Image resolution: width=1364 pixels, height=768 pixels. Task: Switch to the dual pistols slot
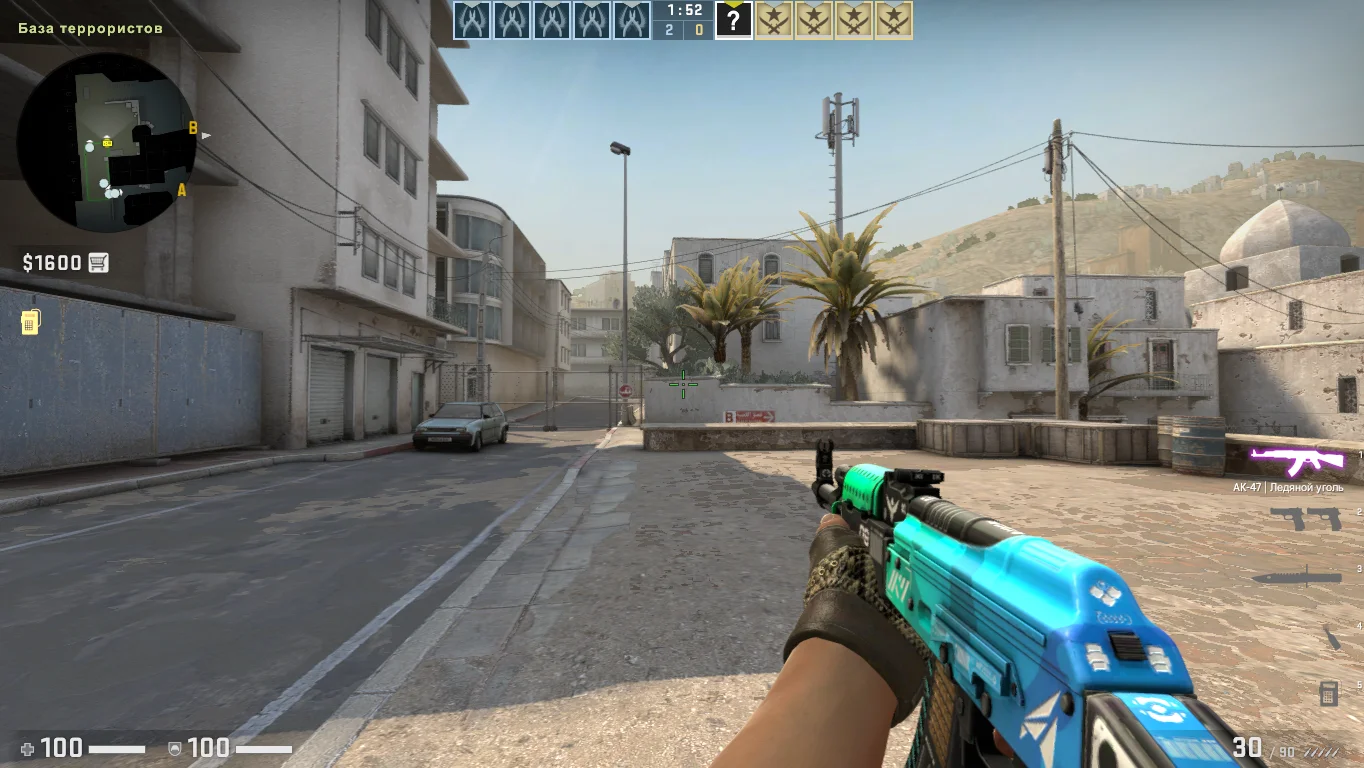coord(1304,518)
